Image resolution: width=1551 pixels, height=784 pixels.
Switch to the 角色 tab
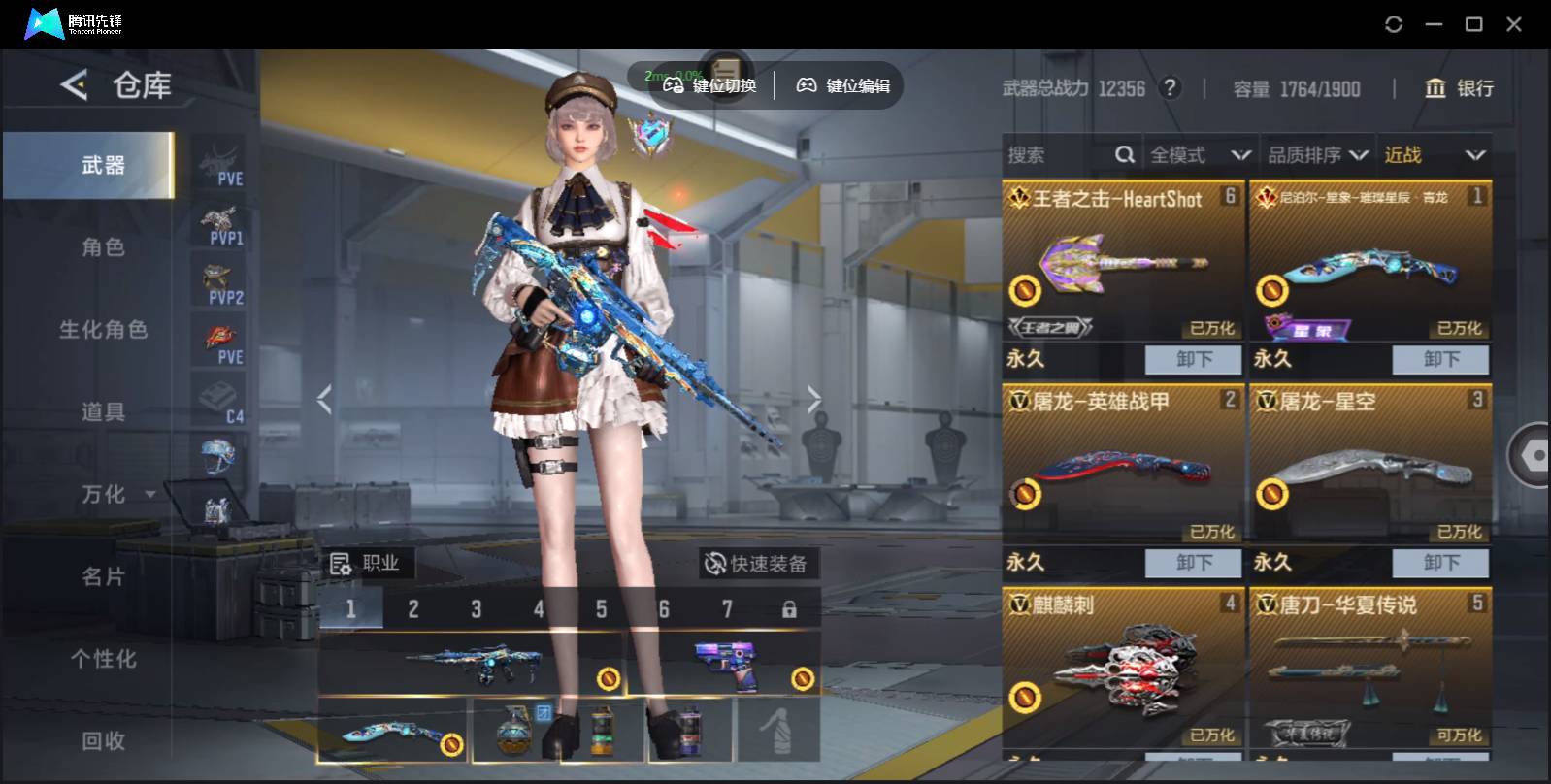coord(103,247)
